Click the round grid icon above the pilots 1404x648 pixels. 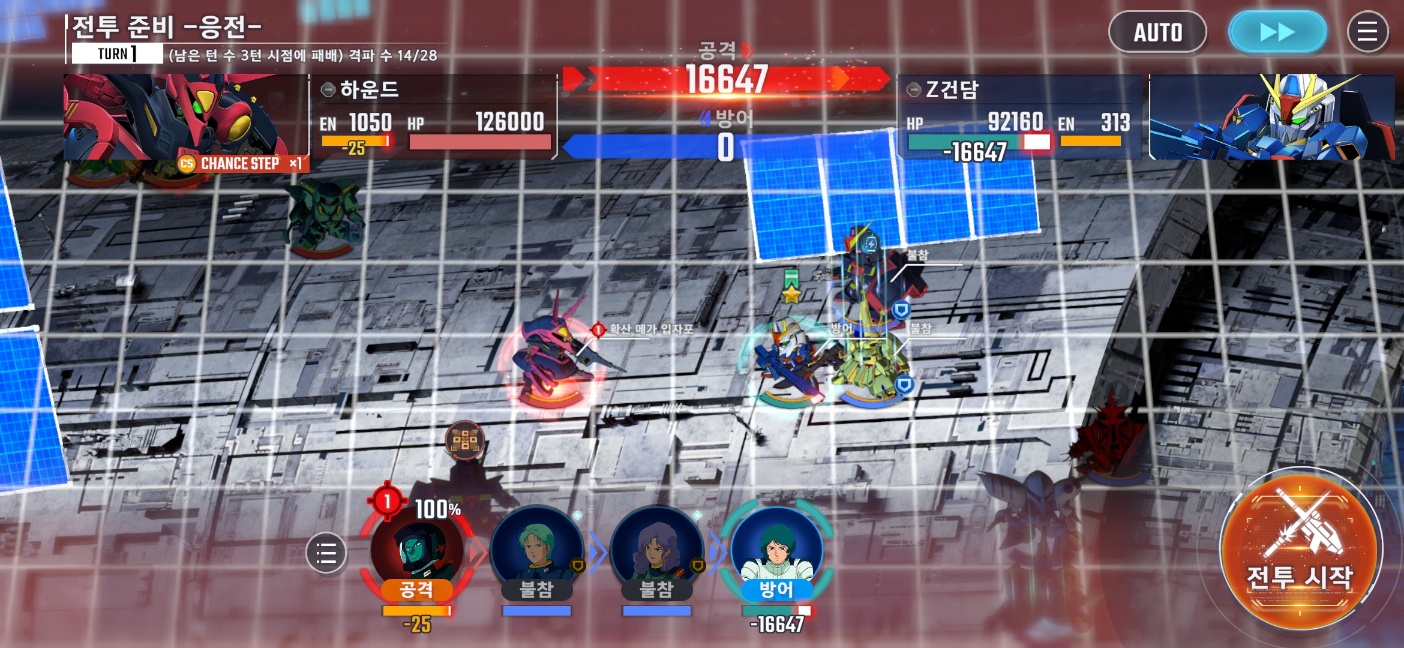[x=465, y=439]
